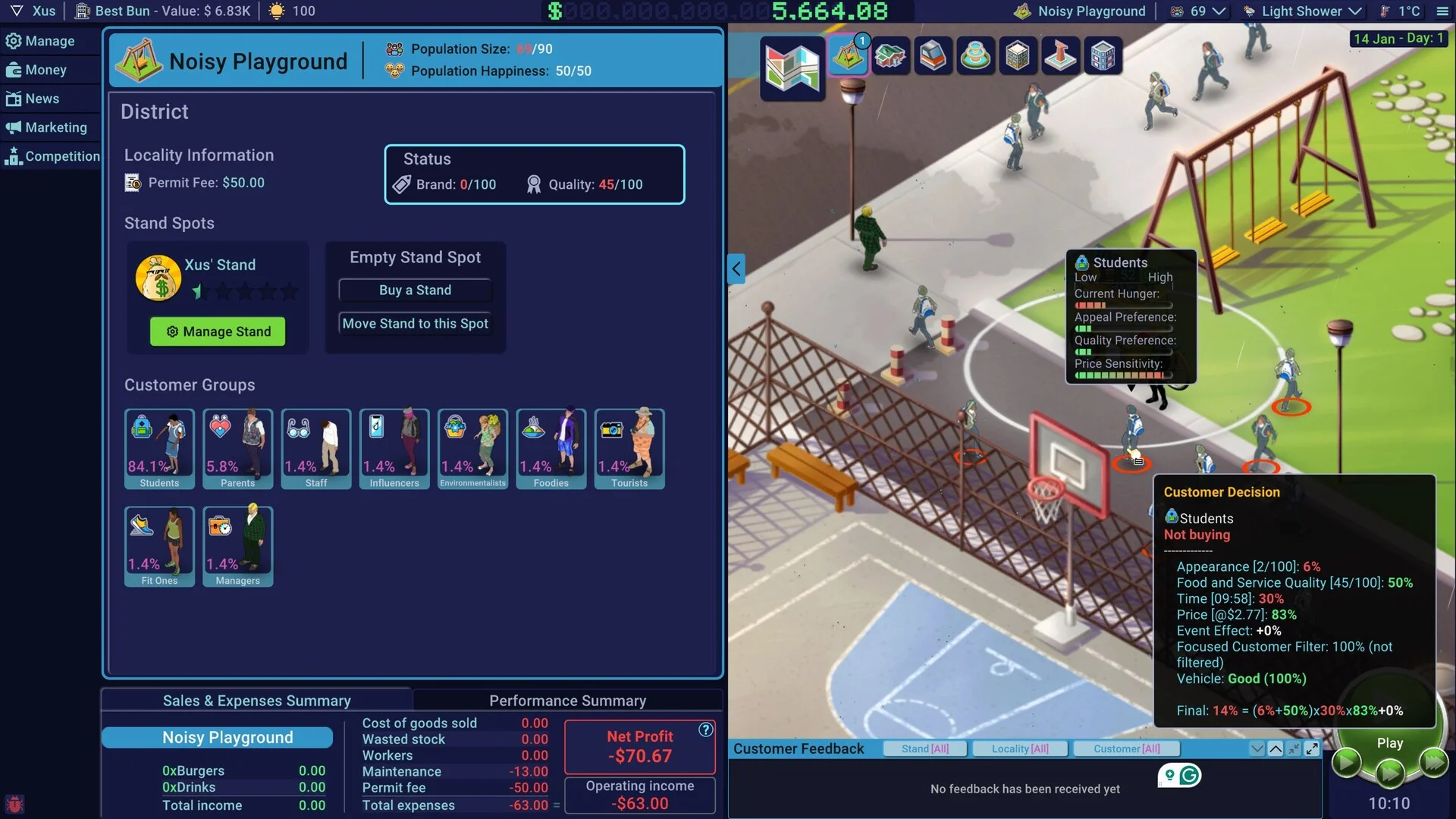Click the Net Profit help question mark
Screen dimensions: 1456x819
(705, 730)
